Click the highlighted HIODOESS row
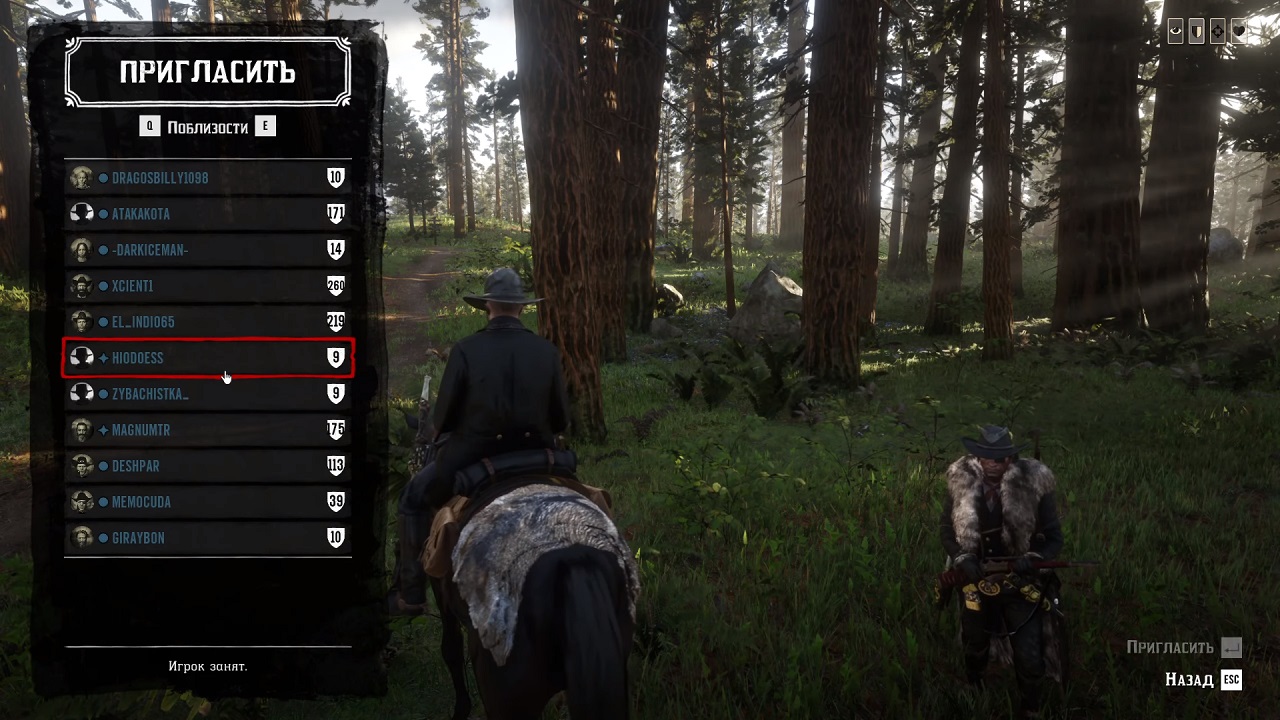Image resolution: width=1280 pixels, height=720 pixels. [x=208, y=358]
